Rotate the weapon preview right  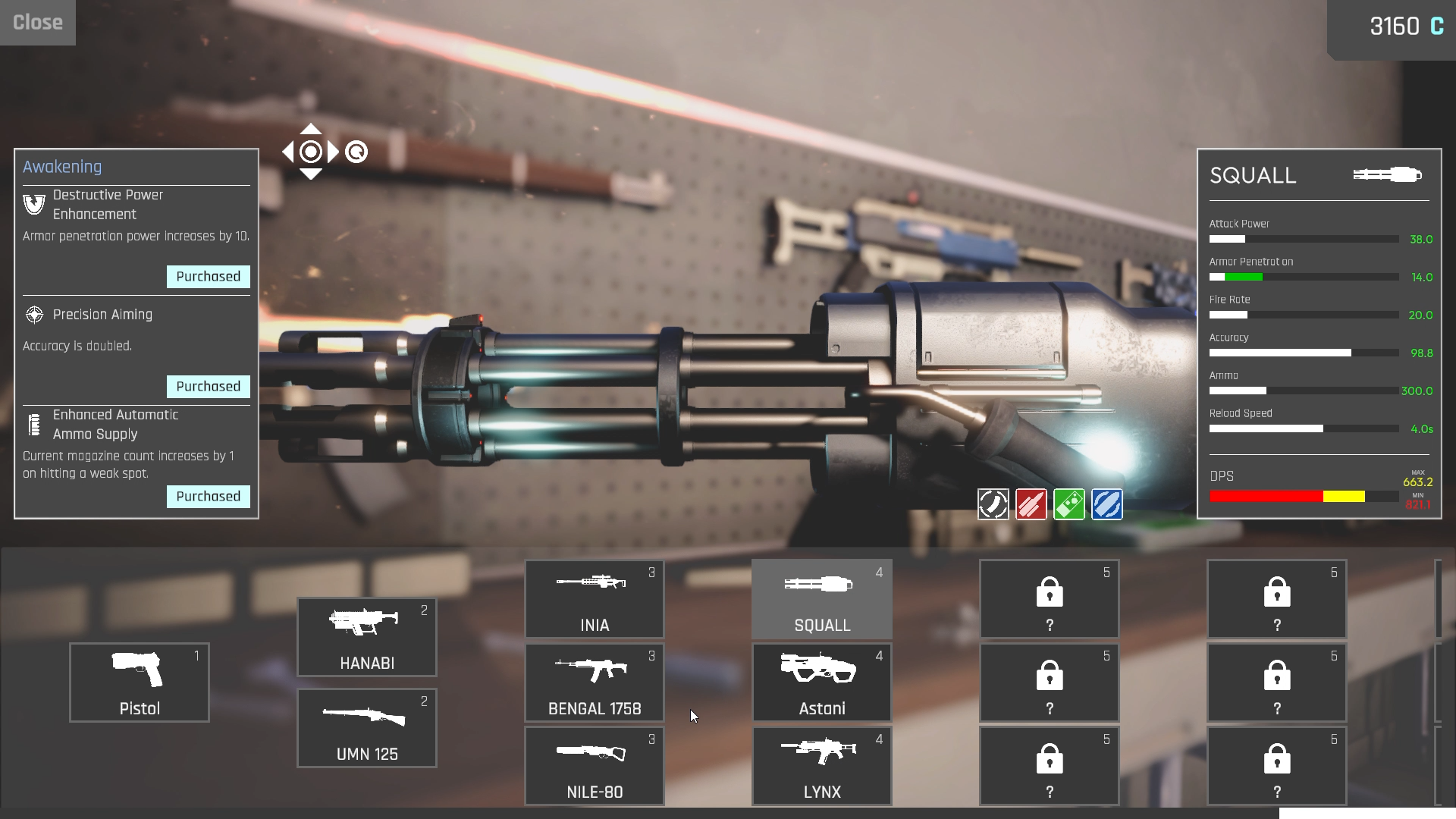[x=334, y=152]
